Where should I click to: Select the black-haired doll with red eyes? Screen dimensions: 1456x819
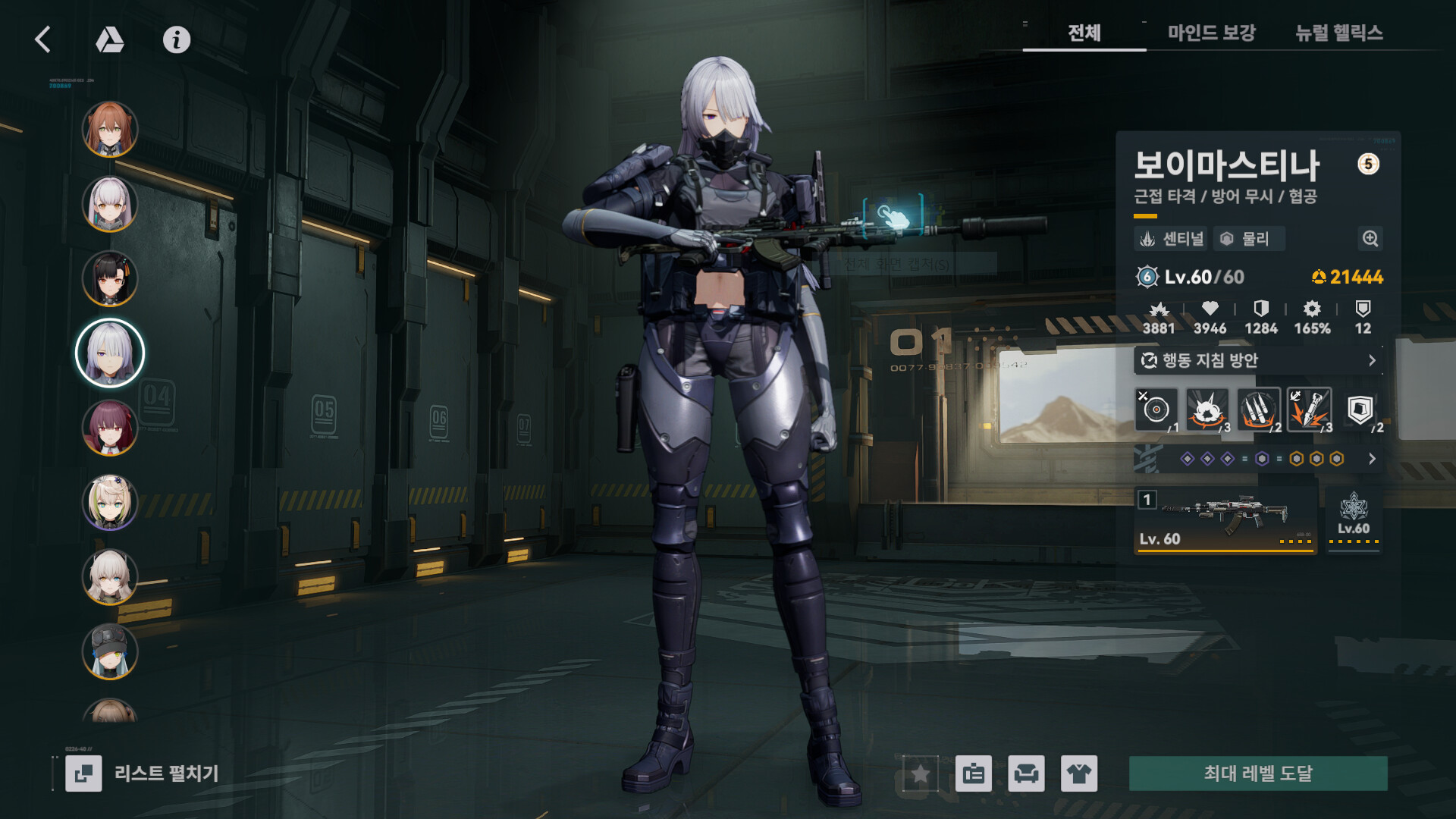click(110, 278)
